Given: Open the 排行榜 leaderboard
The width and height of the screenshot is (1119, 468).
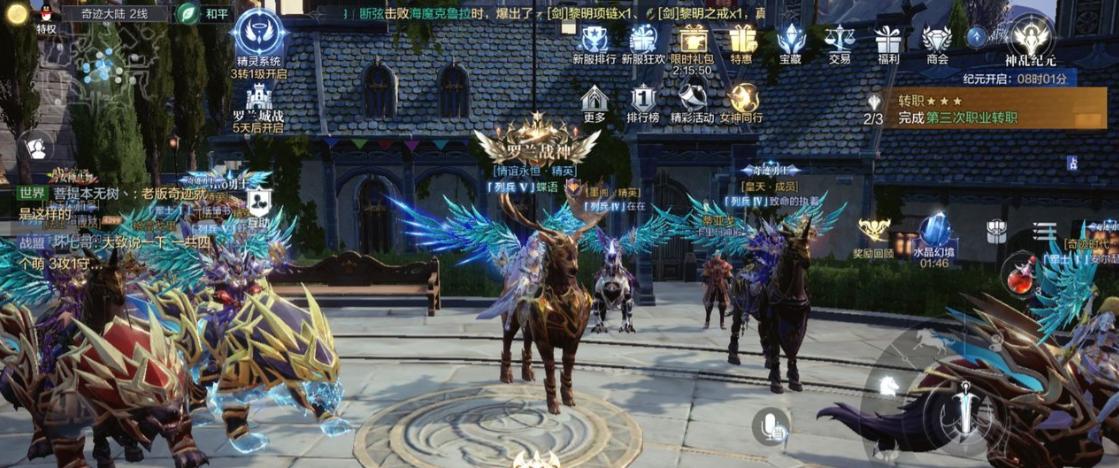Looking at the screenshot, I should coord(643,100).
